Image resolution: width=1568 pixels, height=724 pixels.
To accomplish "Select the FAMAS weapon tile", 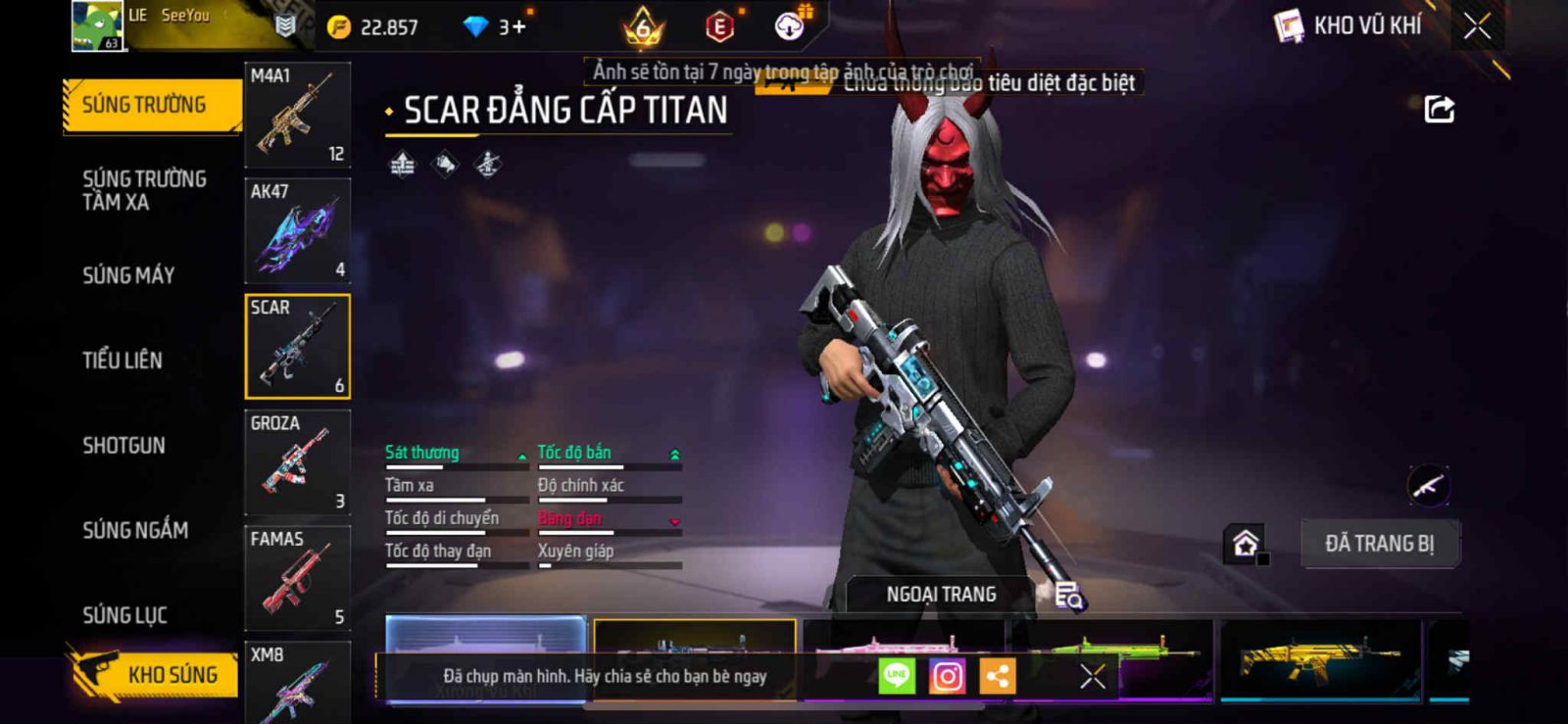I will coord(297,577).
